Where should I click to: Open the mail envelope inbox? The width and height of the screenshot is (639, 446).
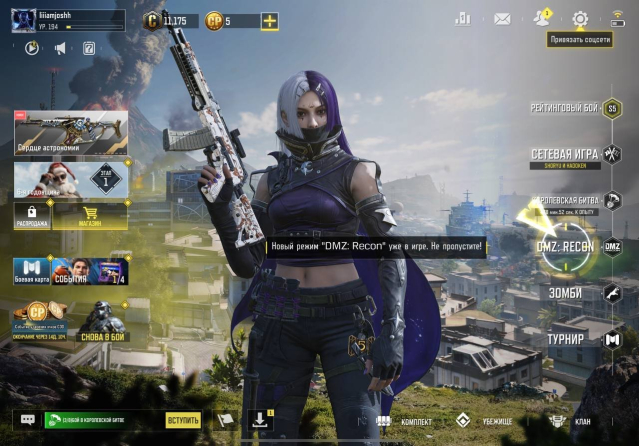(502, 19)
